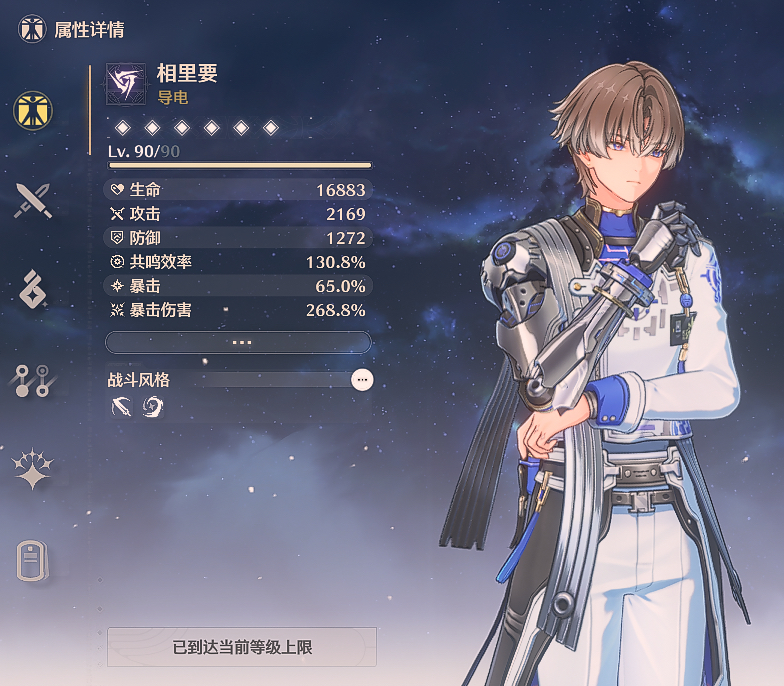Open the sparkle star resonance chain tab

coord(33,469)
